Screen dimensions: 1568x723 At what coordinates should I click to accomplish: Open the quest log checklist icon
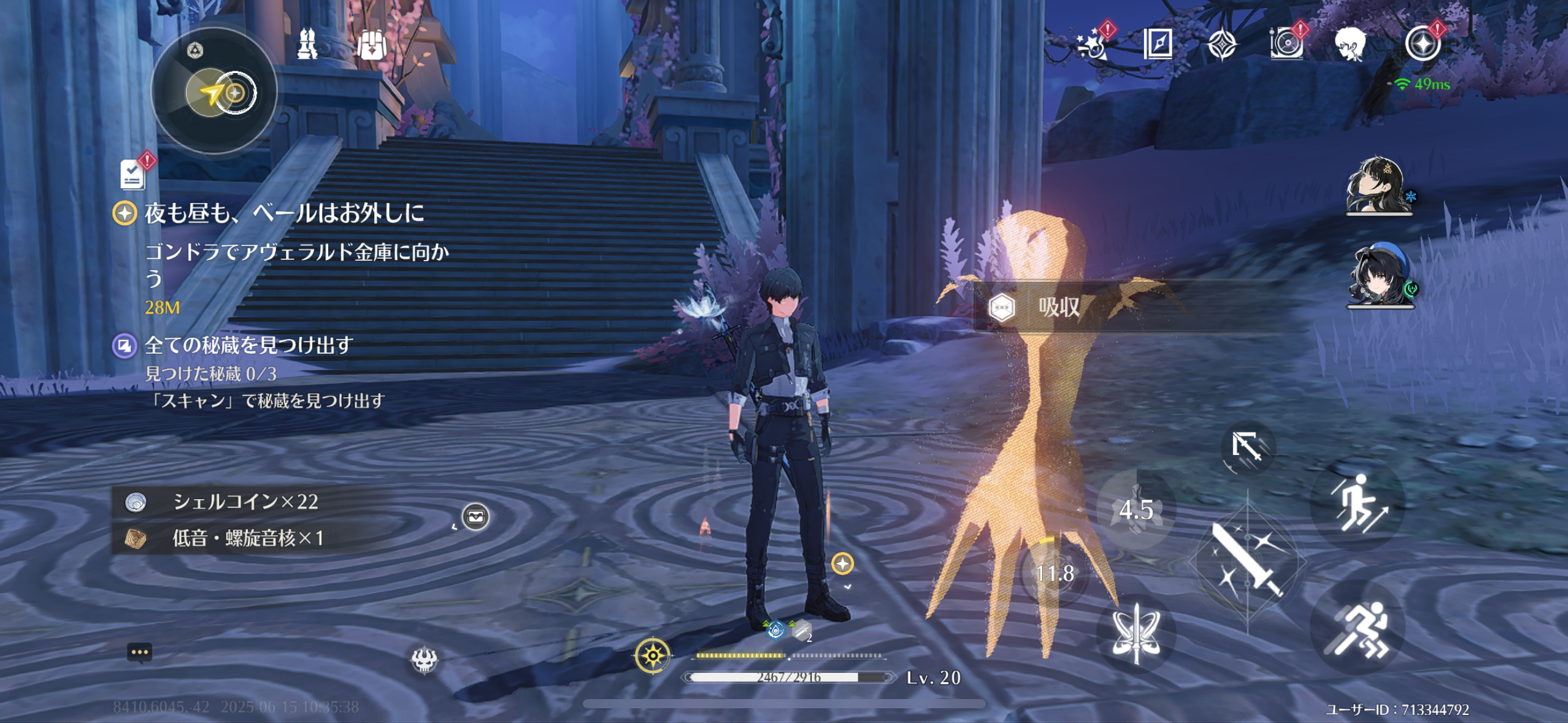click(x=133, y=174)
